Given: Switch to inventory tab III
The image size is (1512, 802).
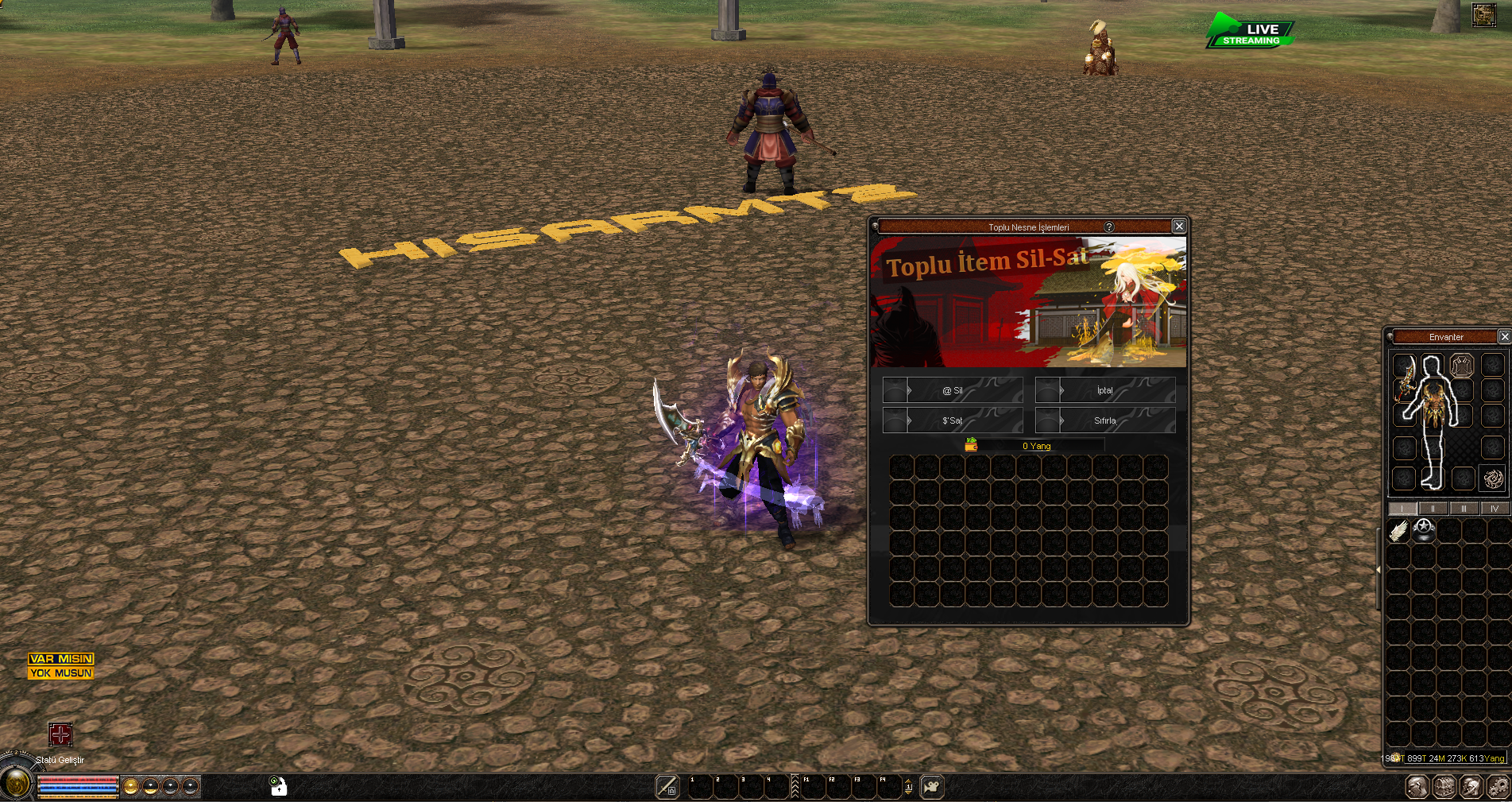Looking at the screenshot, I should click(x=1464, y=509).
